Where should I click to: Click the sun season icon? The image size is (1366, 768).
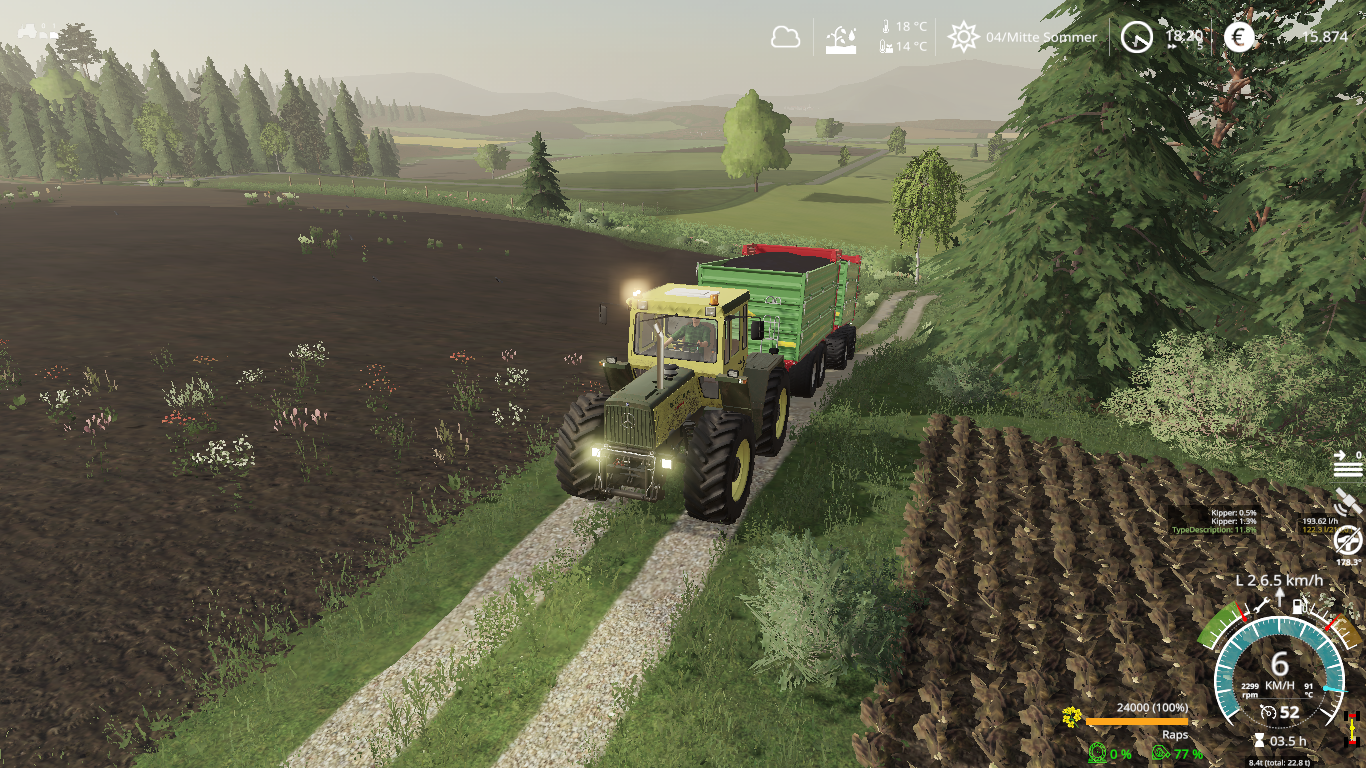[963, 37]
